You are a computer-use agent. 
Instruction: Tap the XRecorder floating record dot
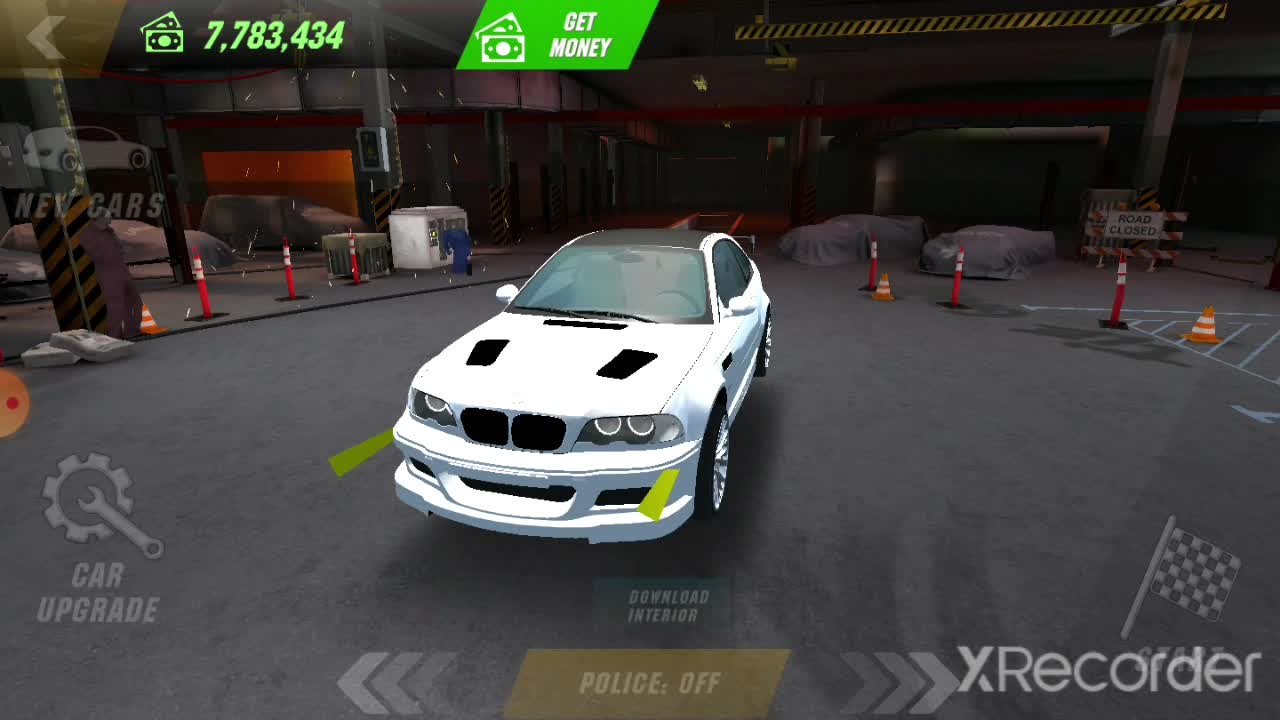[x=10, y=403]
